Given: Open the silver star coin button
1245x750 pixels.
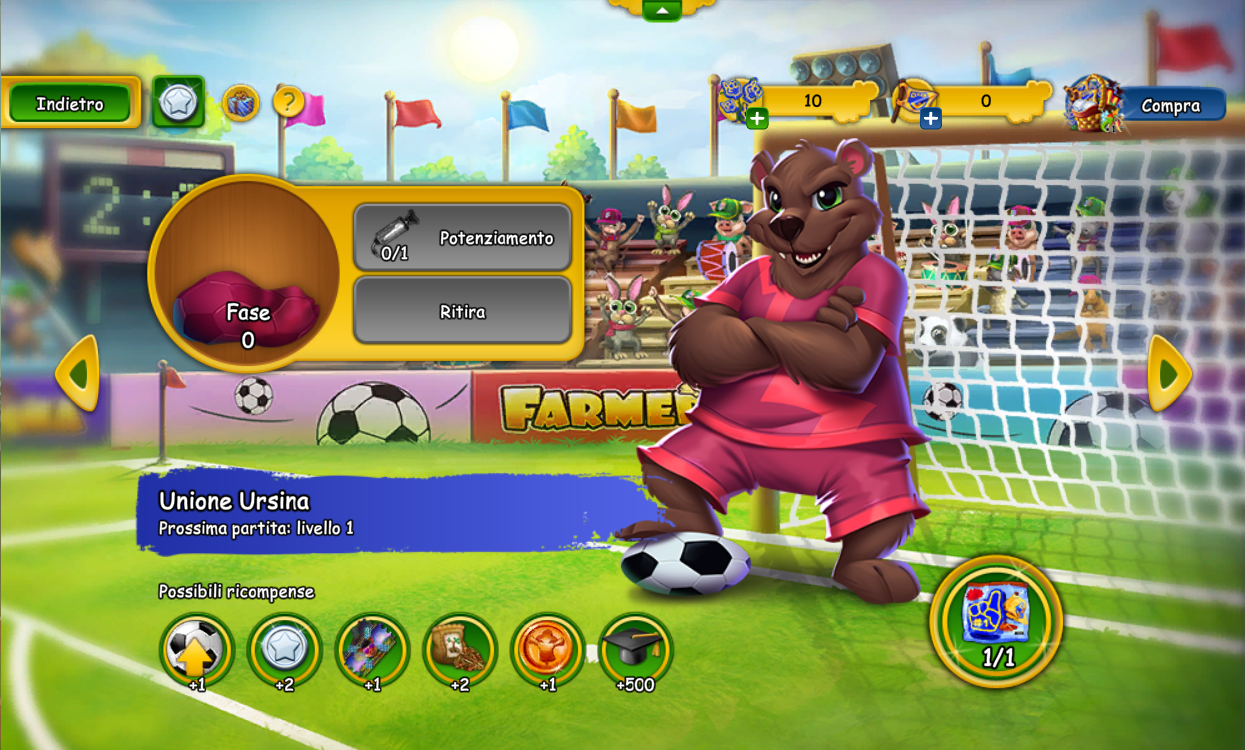Looking at the screenshot, I should click(178, 102).
